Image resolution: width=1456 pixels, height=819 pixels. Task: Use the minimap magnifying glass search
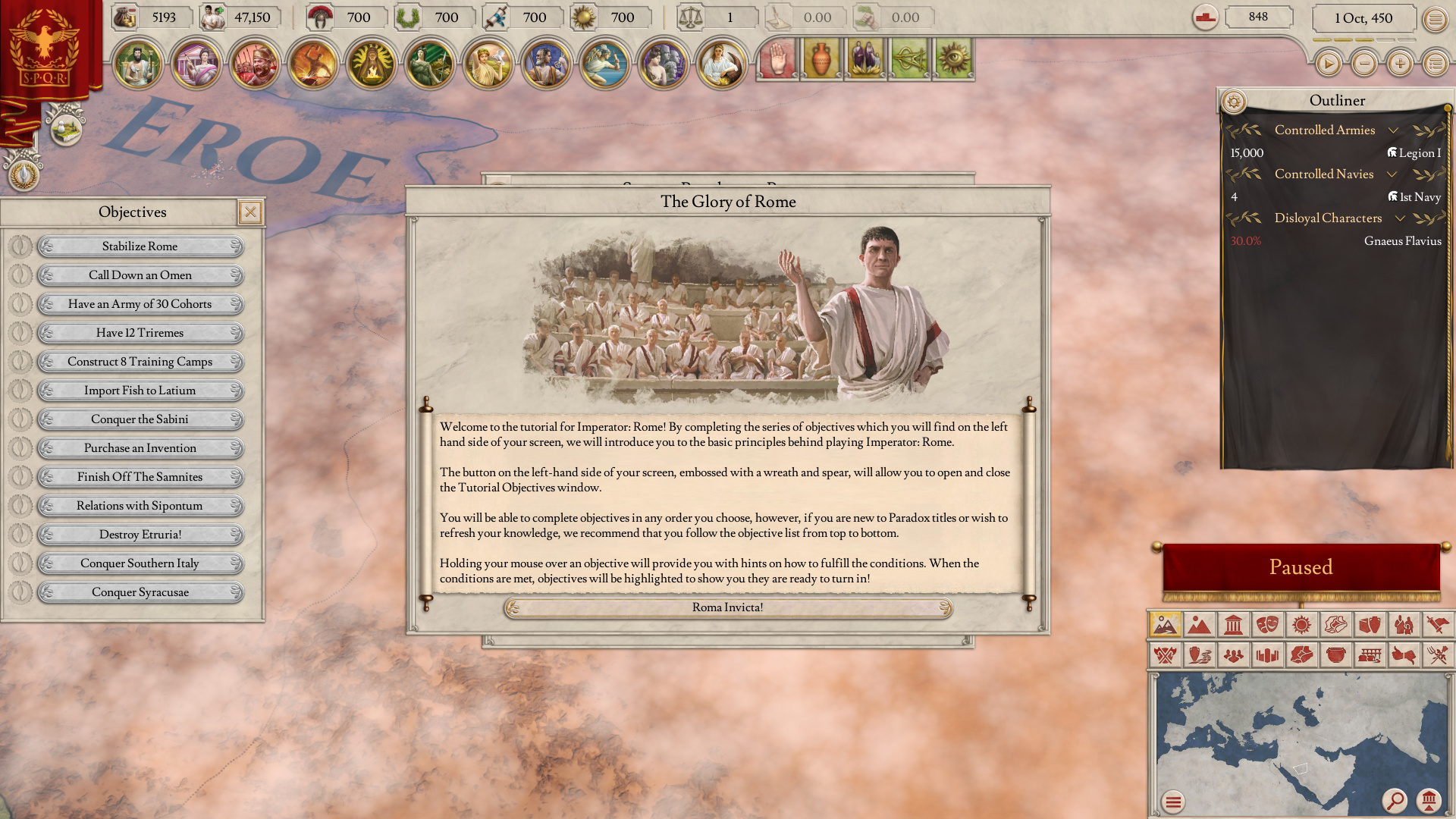tap(1395, 800)
